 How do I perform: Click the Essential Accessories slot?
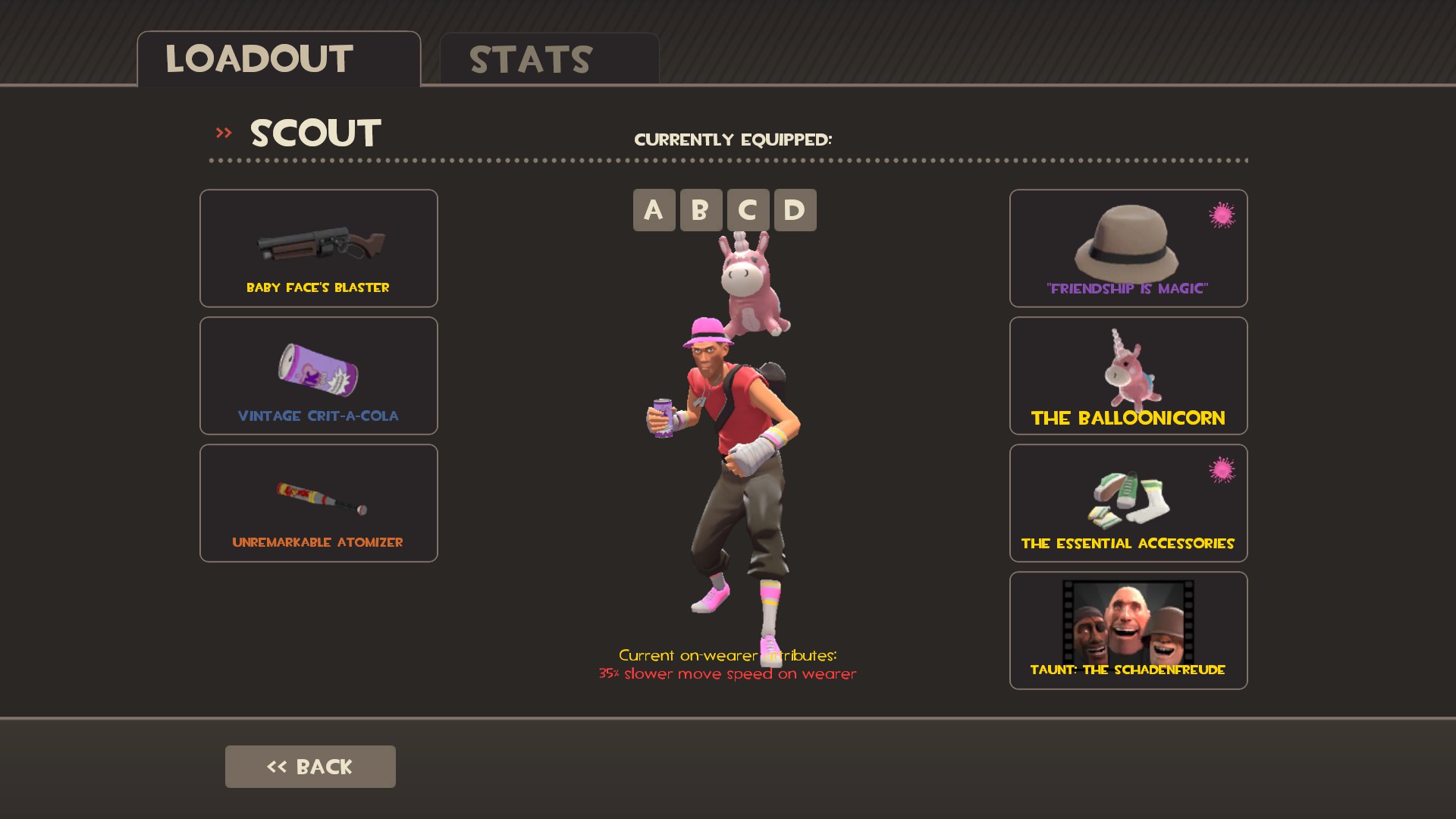(x=1128, y=503)
